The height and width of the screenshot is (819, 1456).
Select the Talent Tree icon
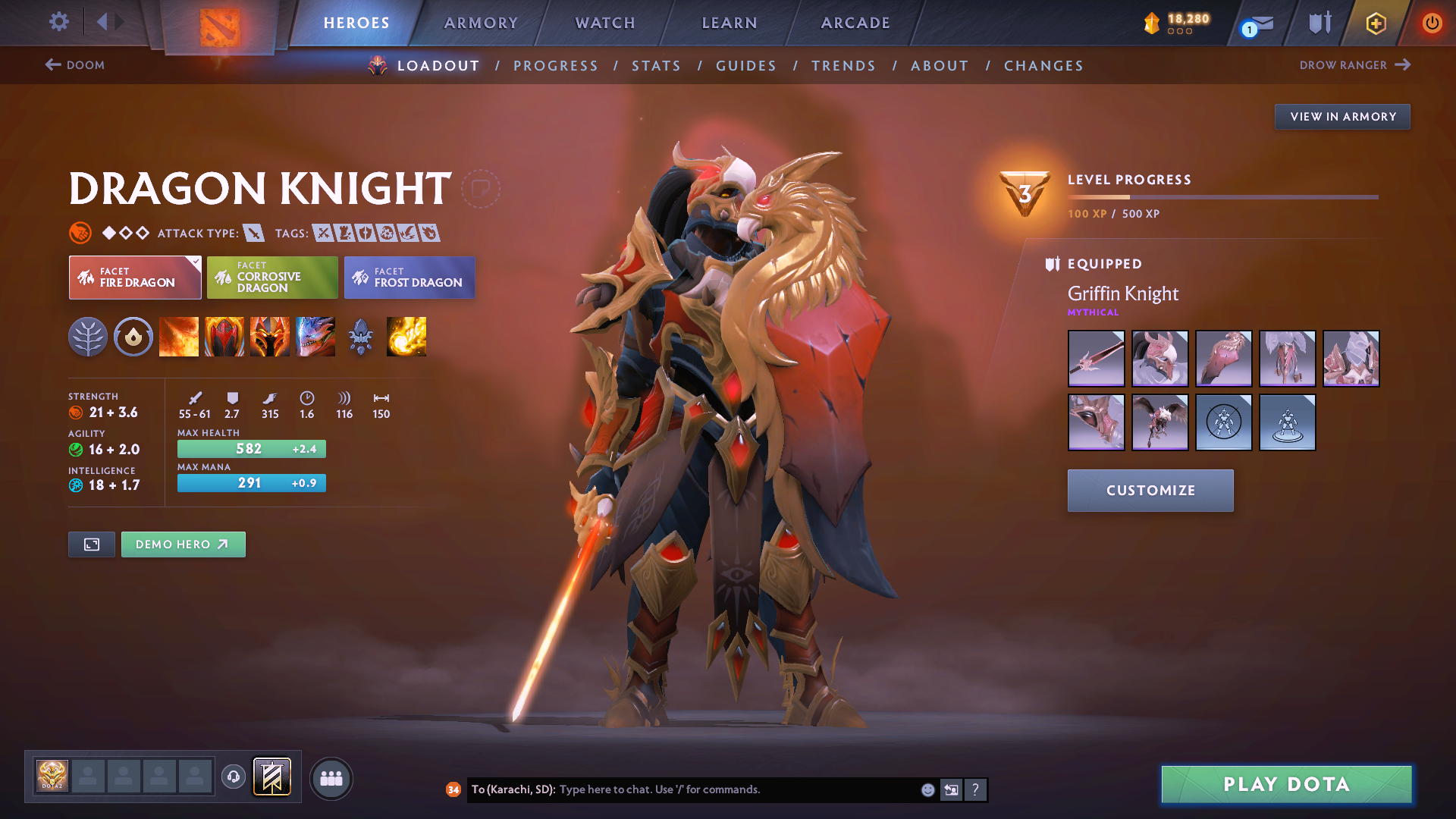coord(89,337)
